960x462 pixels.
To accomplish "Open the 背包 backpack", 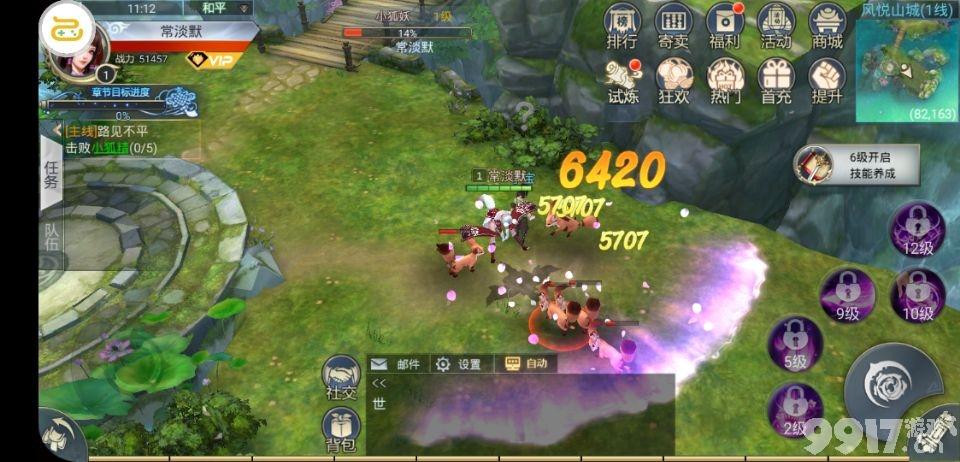I will 341,432.
